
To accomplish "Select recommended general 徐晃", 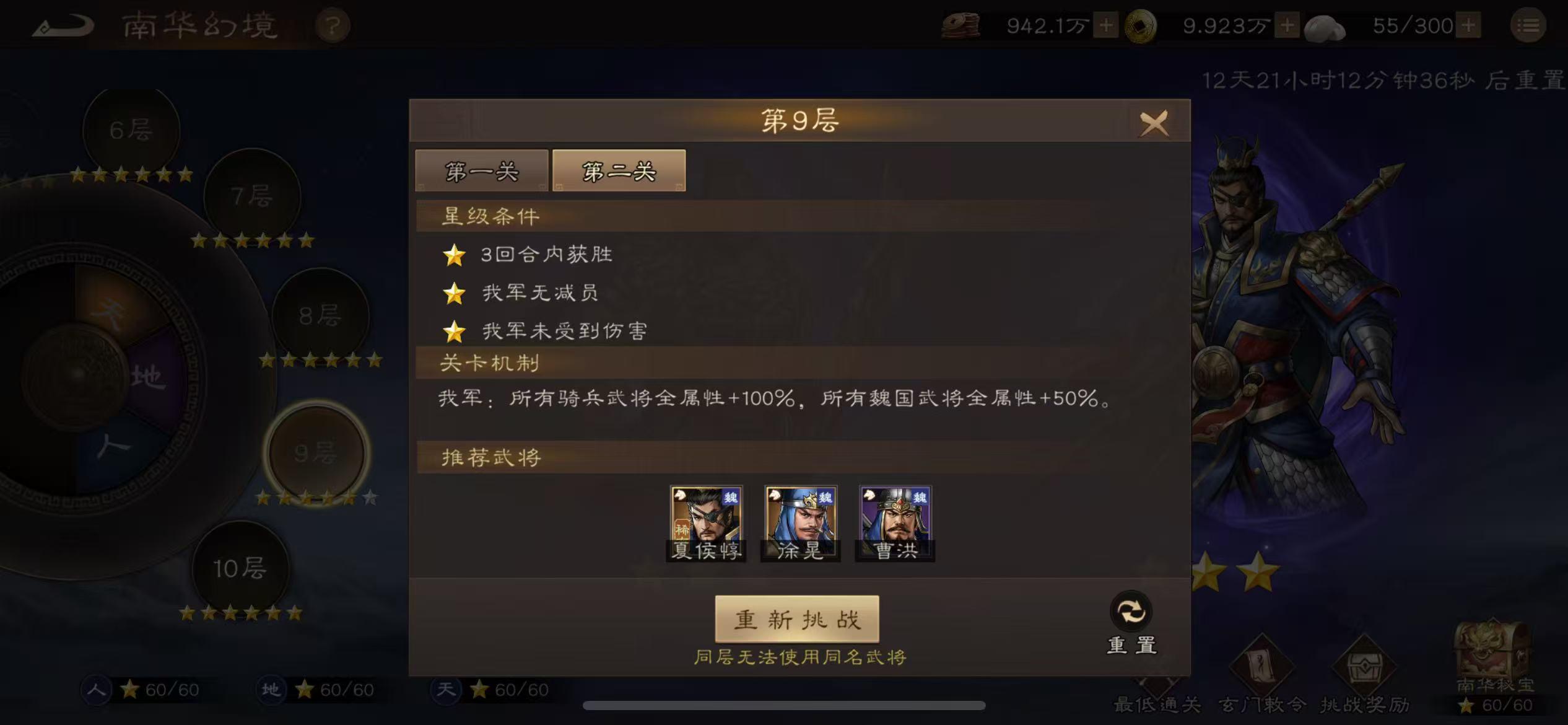I will (800, 519).
